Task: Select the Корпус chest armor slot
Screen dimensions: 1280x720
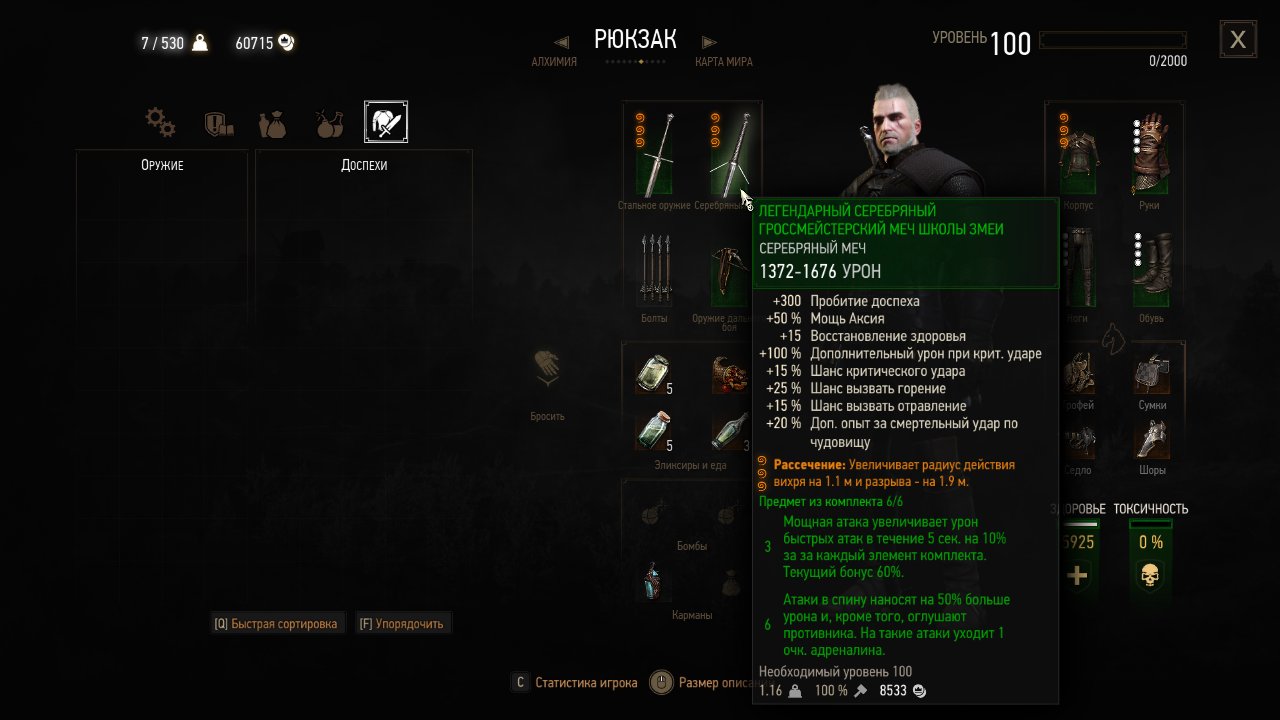Action: tap(1079, 153)
